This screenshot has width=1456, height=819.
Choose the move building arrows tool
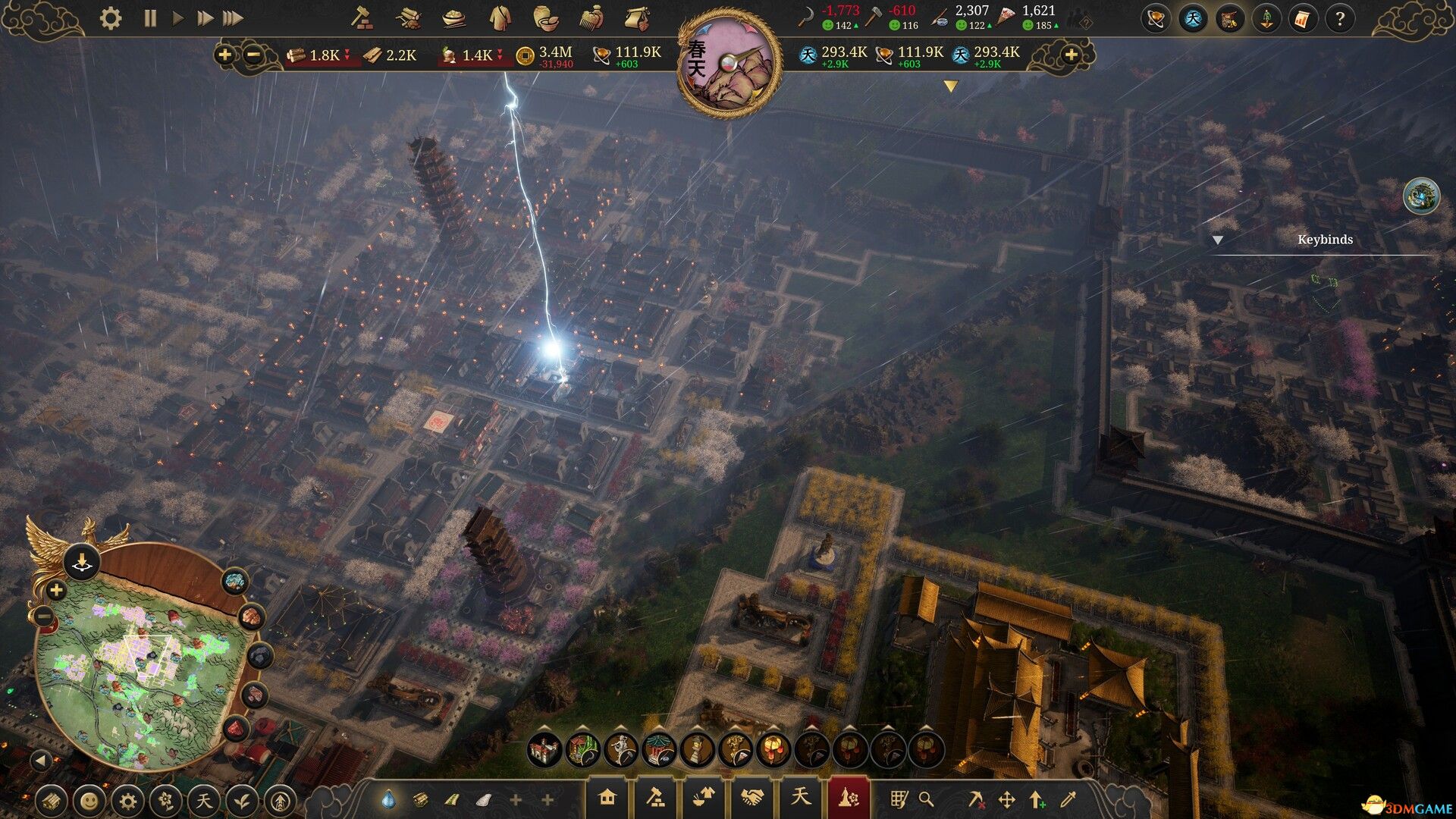pos(1006,799)
